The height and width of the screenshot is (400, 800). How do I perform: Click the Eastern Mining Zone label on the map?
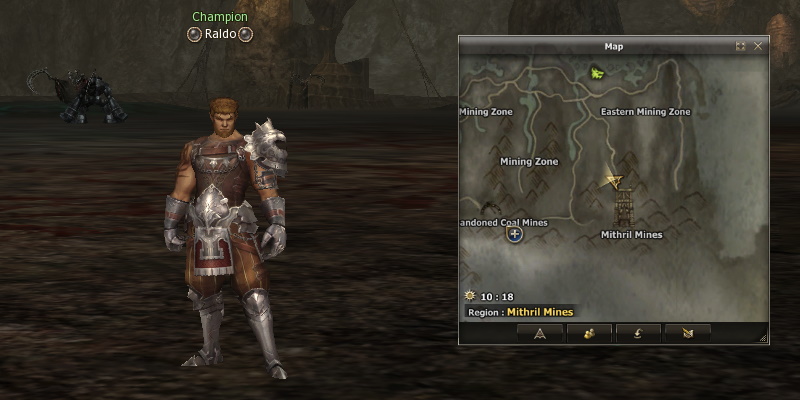click(x=645, y=112)
